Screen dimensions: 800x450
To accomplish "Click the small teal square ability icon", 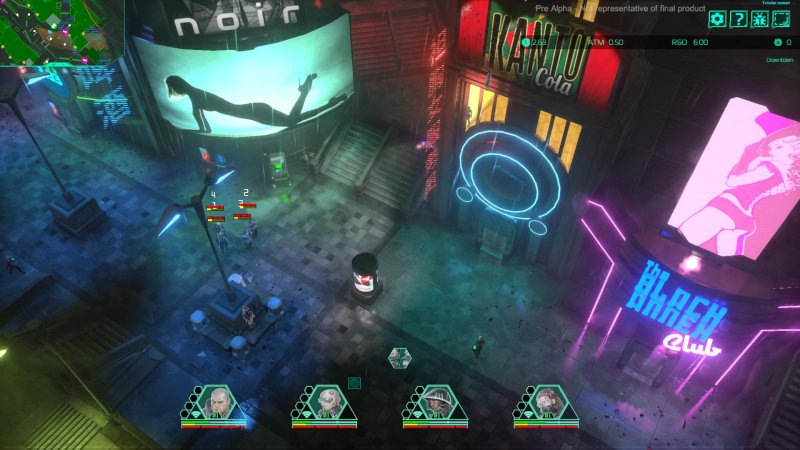I will click(353, 381).
